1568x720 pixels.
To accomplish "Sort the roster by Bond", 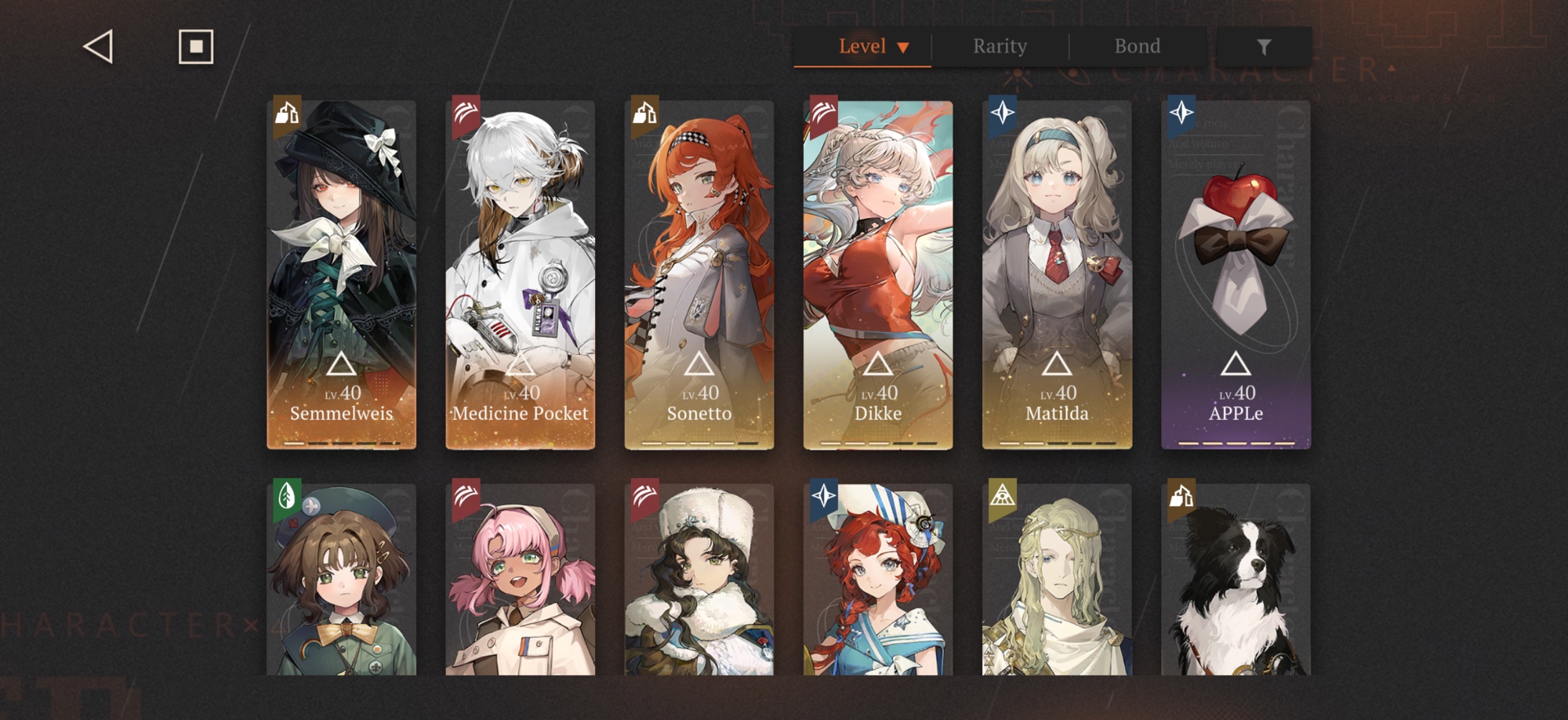I will (1137, 46).
